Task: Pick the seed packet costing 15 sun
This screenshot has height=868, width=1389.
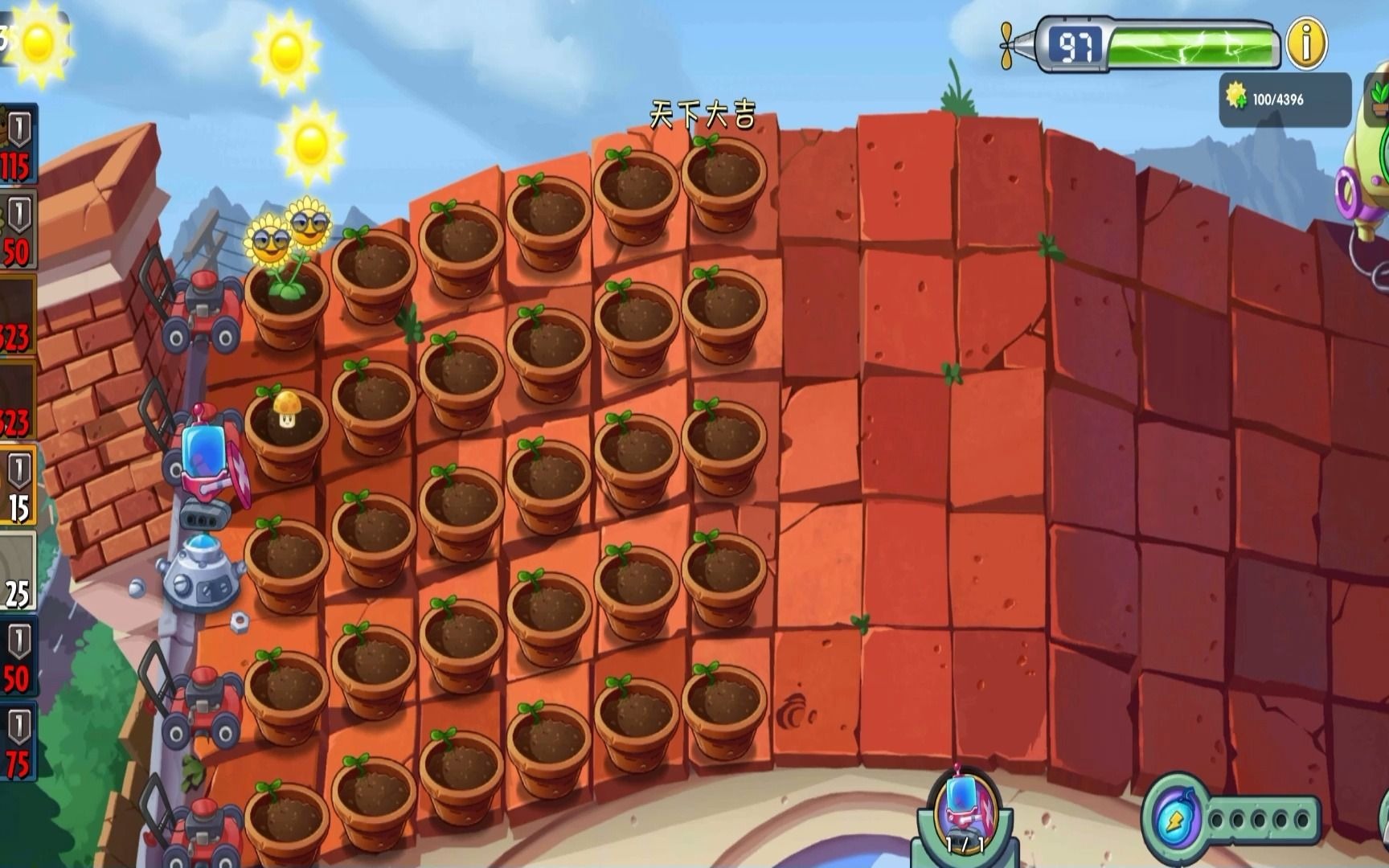Action: 17,487
